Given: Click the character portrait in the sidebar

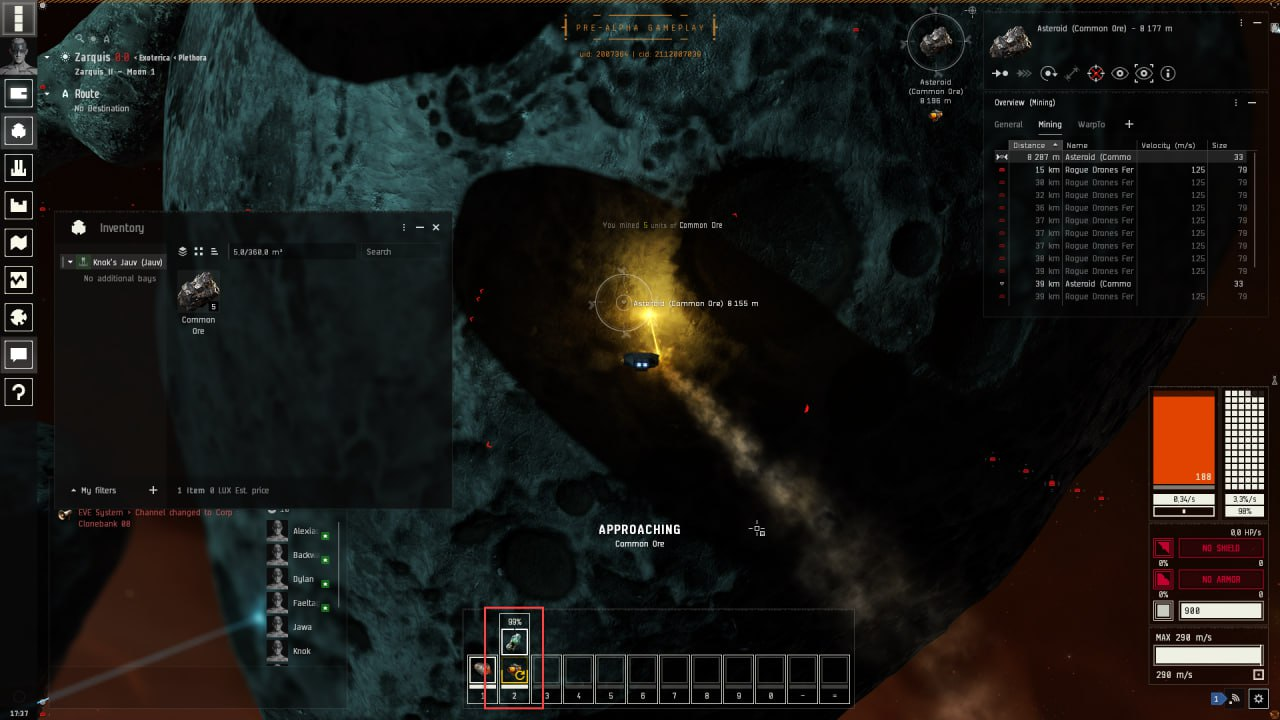Looking at the screenshot, I should (19, 56).
